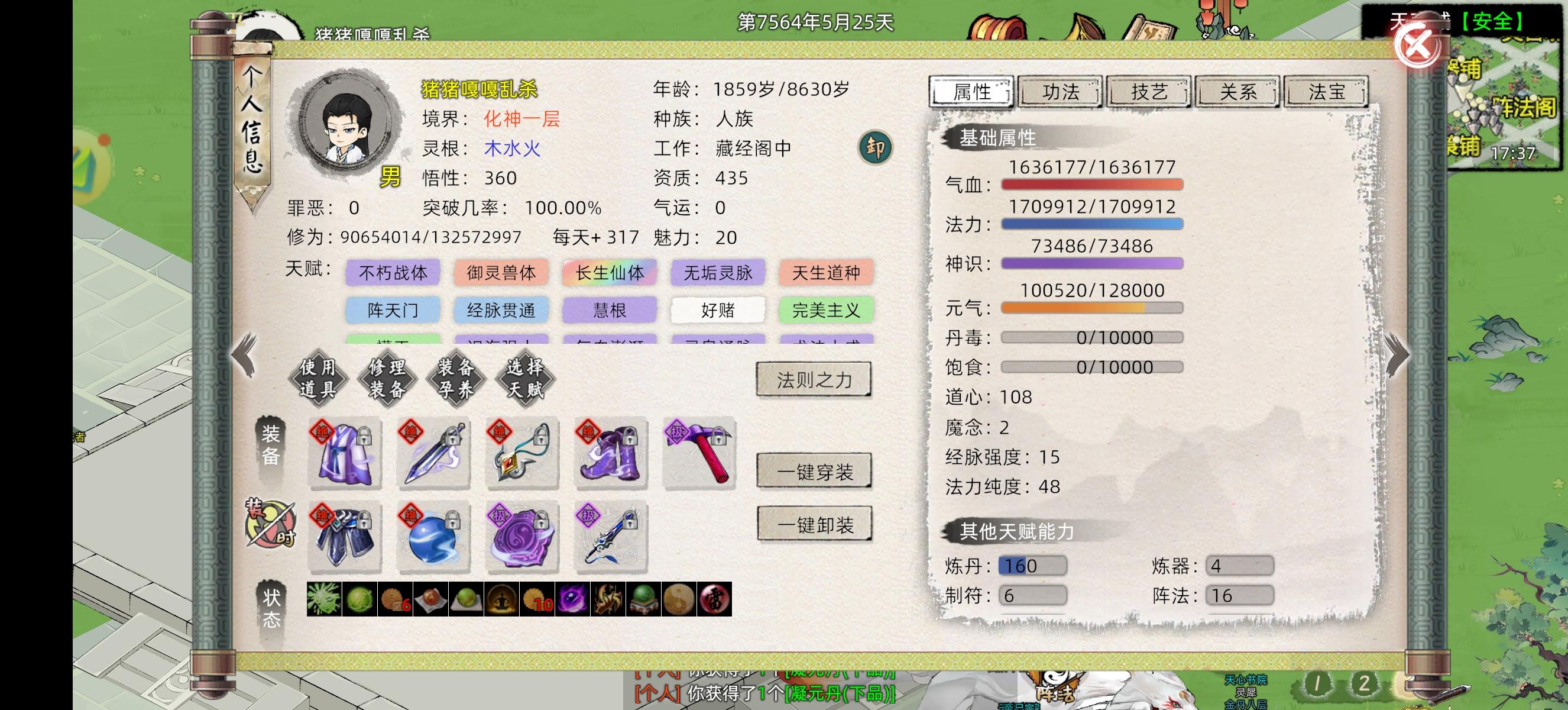The height and width of the screenshot is (710, 1568).
Task: Select the purple sword equipment slot
Action: pos(433,454)
